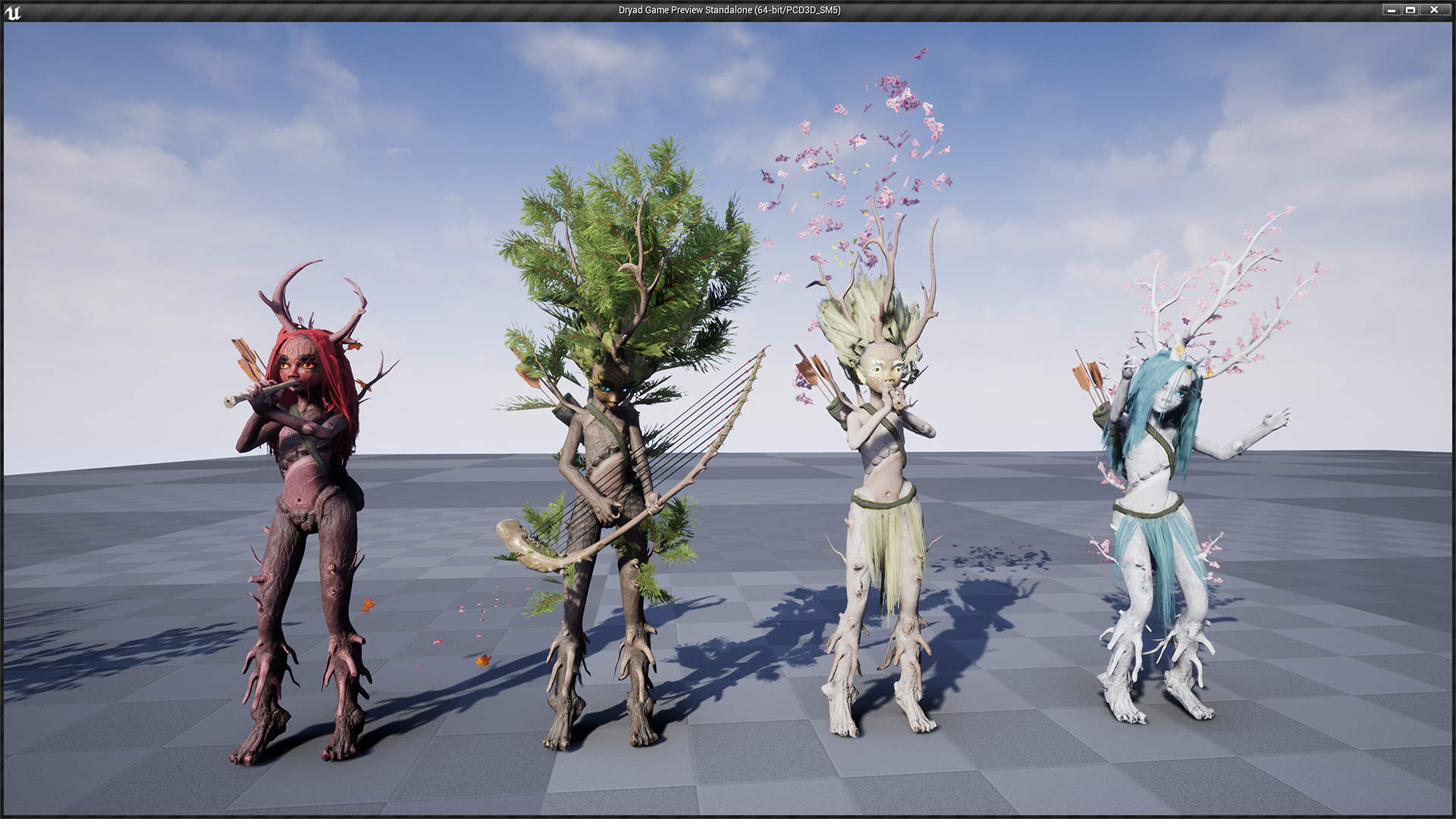Close the Dryad Game Preview window
This screenshot has width=1456, height=819.
click(x=1434, y=10)
